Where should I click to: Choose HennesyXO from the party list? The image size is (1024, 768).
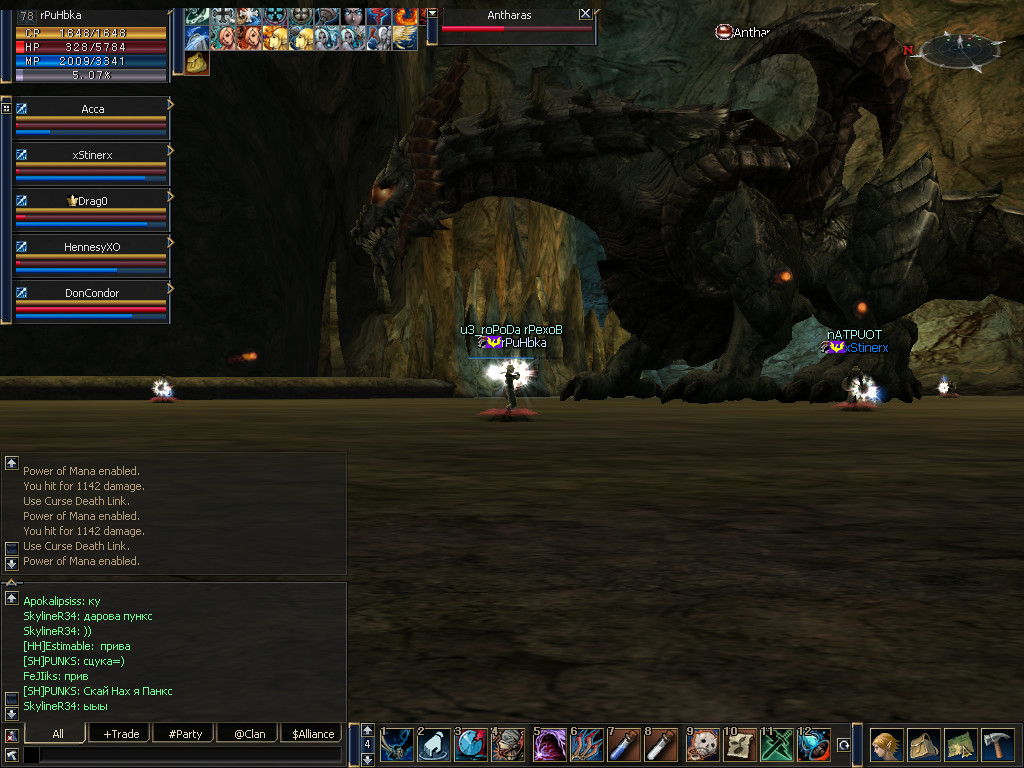pyautogui.click(x=92, y=247)
